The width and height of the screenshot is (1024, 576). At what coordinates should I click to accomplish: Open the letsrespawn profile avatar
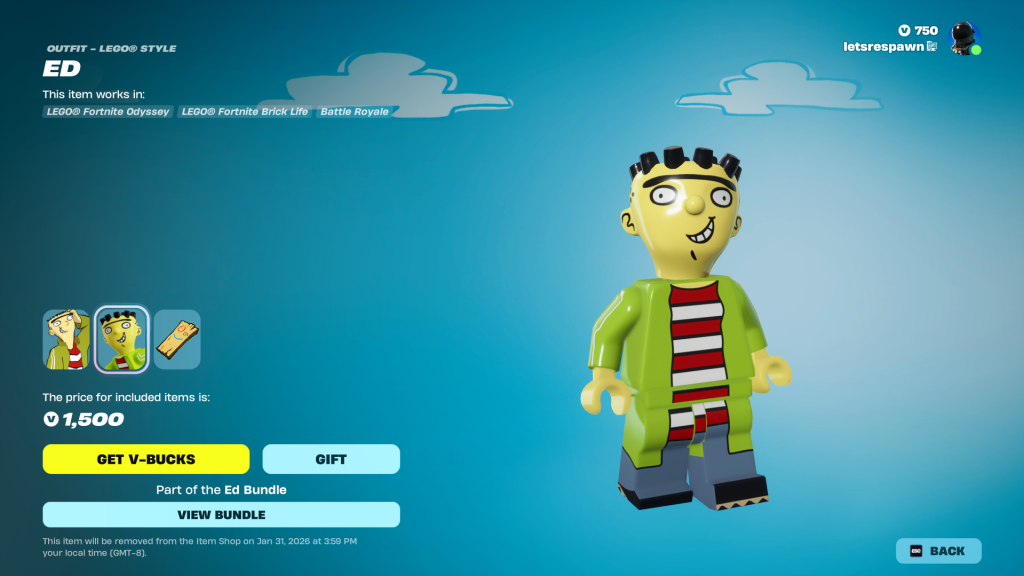click(964, 38)
